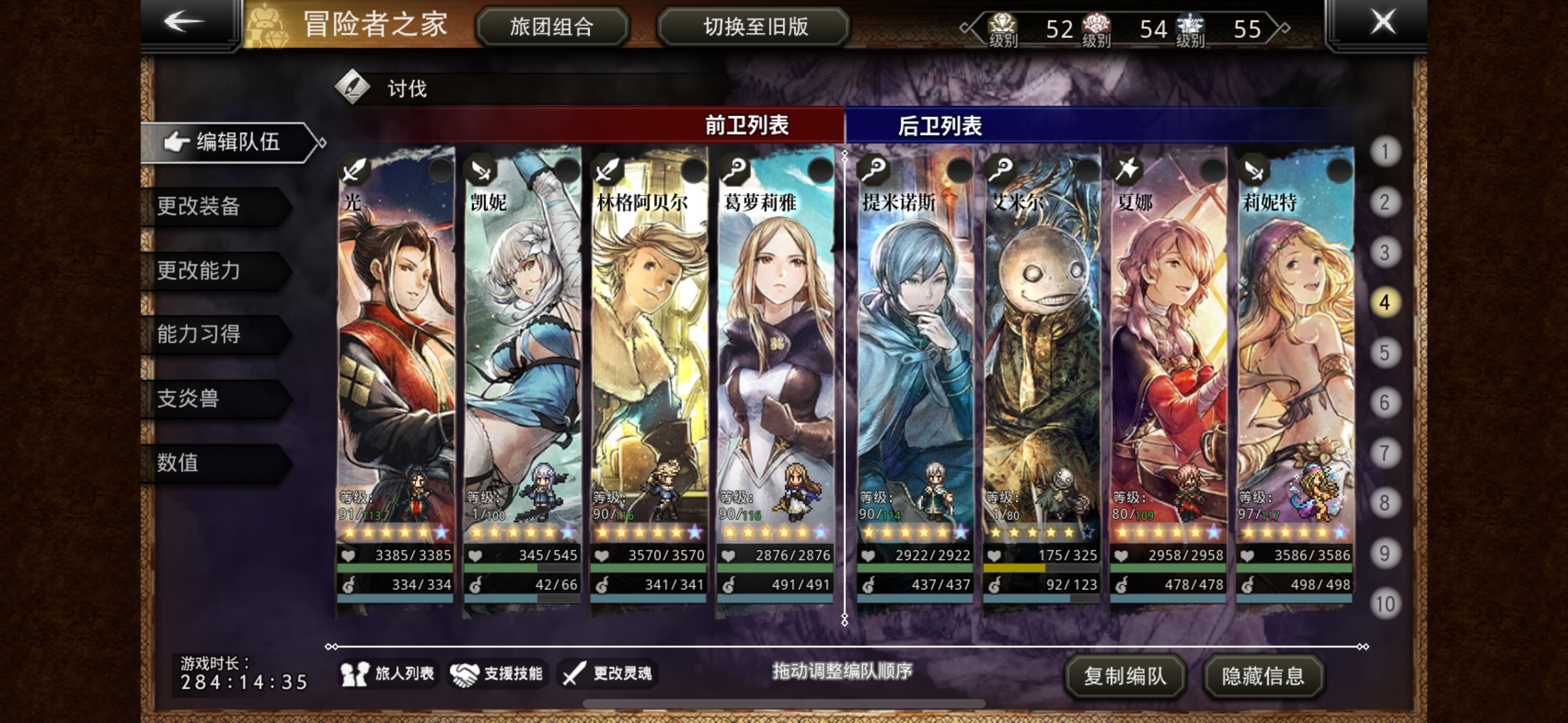Image resolution: width=1568 pixels, height=723 pixels.
Task: Select the sword weapon icon on 光's card
Action: click(x=355, y=171)
